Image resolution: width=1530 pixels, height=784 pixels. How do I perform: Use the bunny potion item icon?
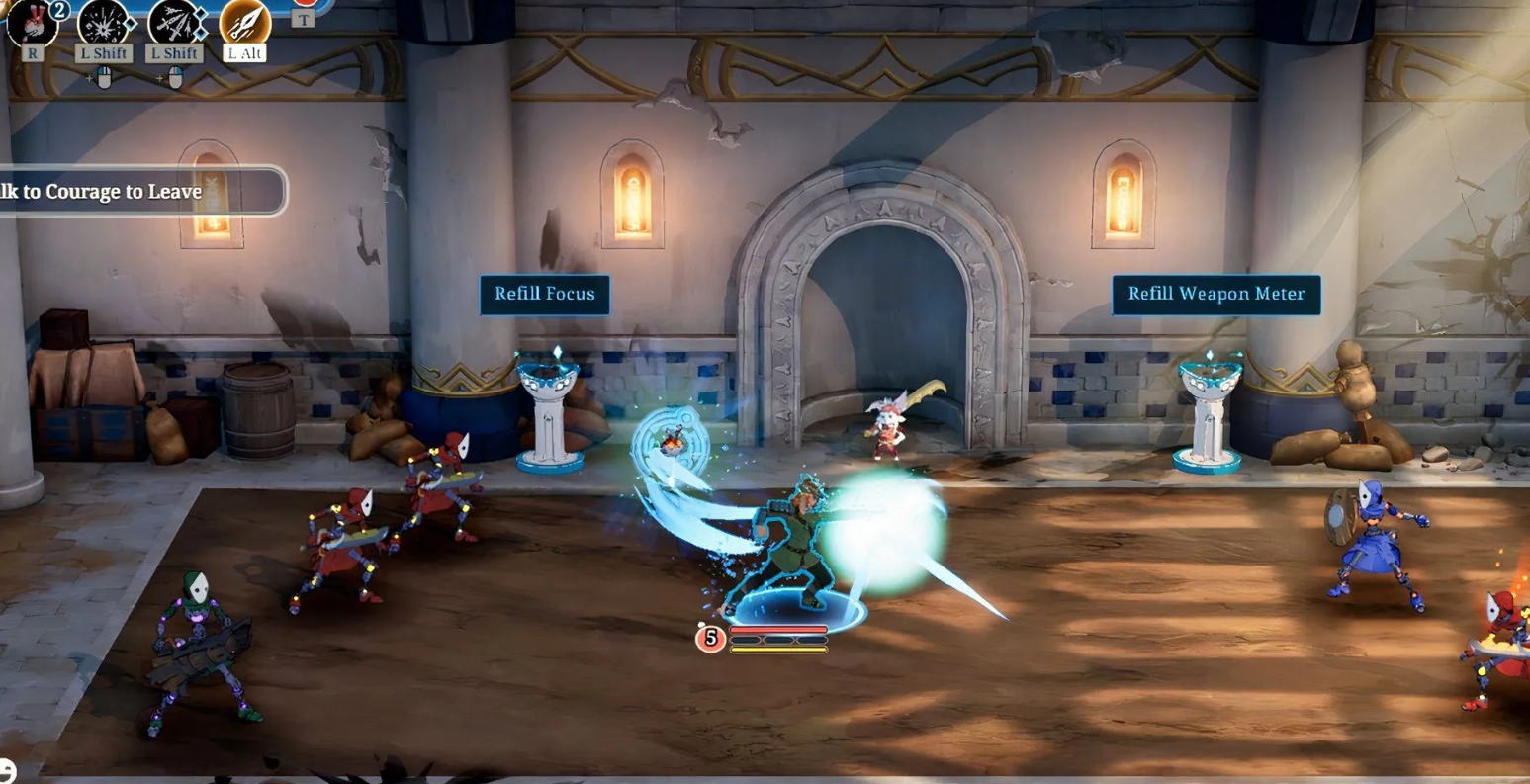pyautogui.click(x=31, y=22)
